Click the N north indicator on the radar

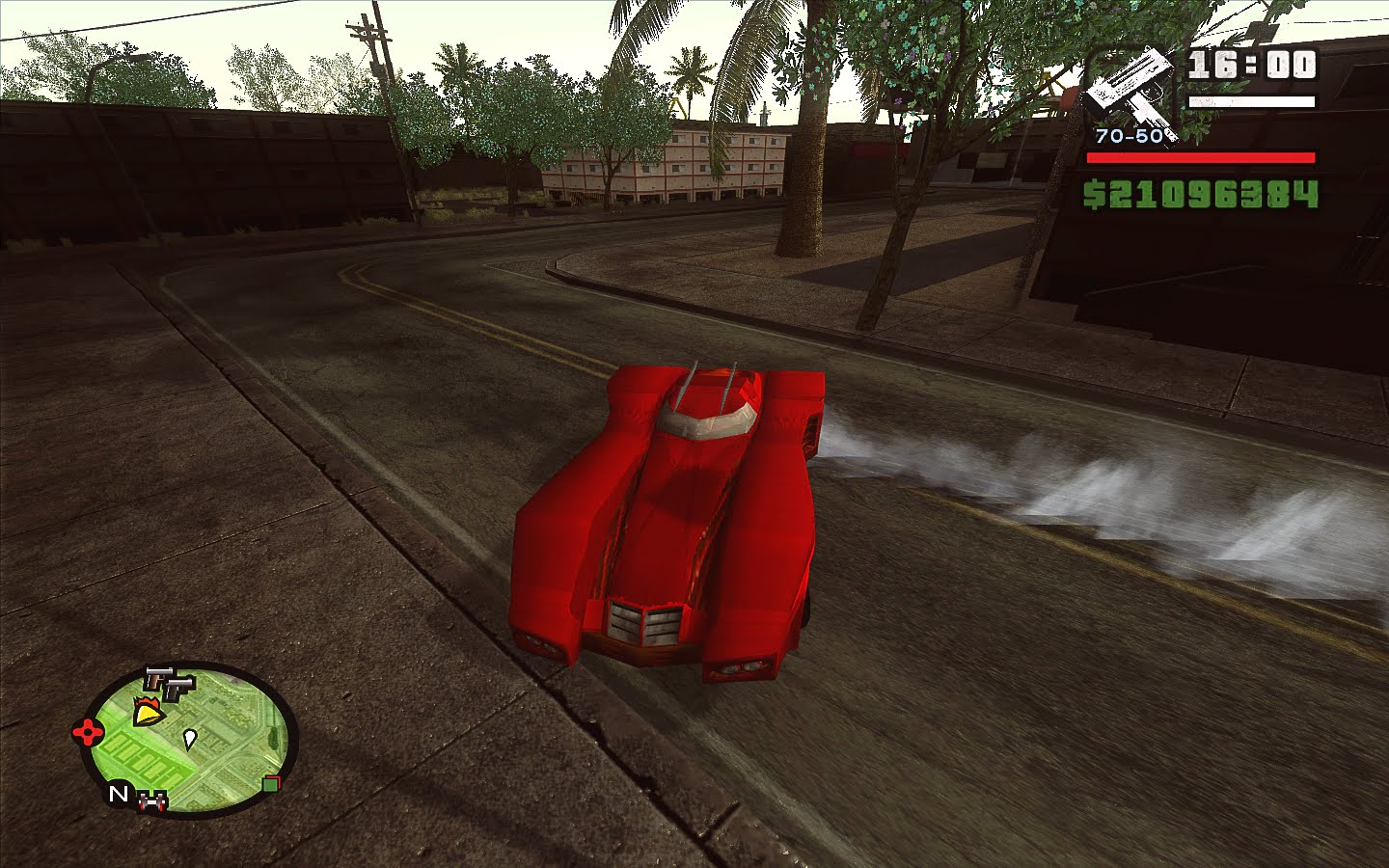tap(119, 793)
